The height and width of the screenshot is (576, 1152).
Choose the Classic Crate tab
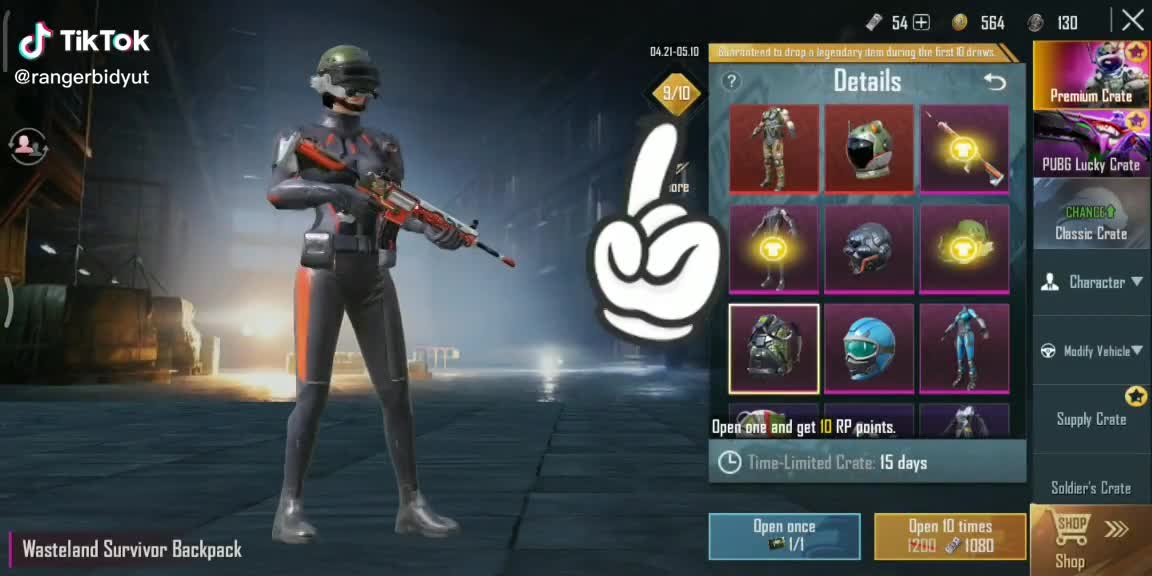coord(1091,215)
